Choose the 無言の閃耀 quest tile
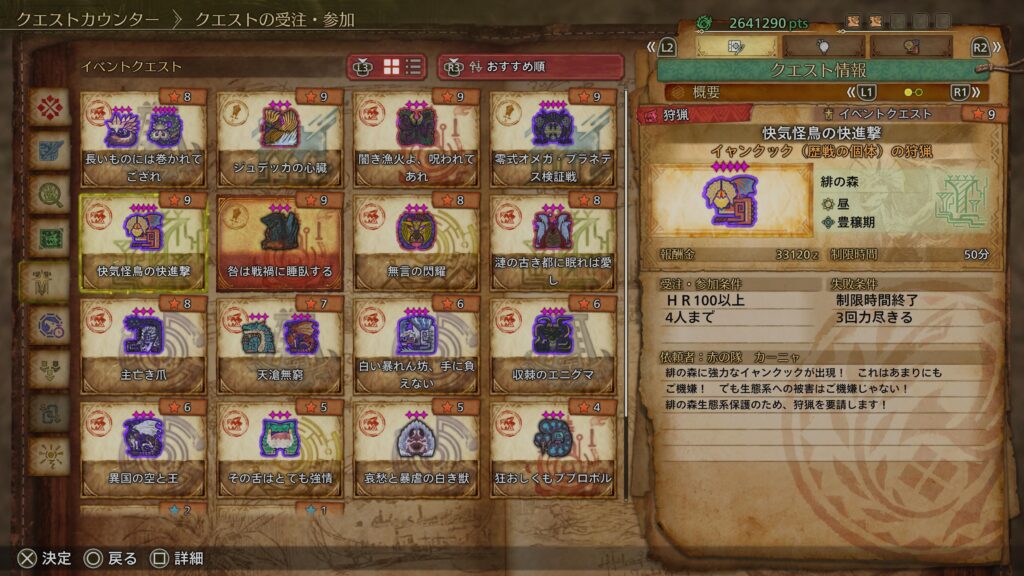 [x=416, y=241]
